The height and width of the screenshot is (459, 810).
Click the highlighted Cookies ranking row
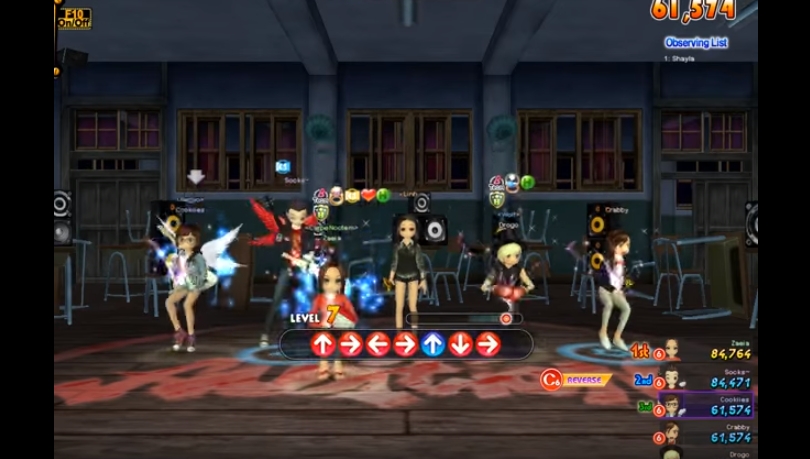tap(705, 406)
